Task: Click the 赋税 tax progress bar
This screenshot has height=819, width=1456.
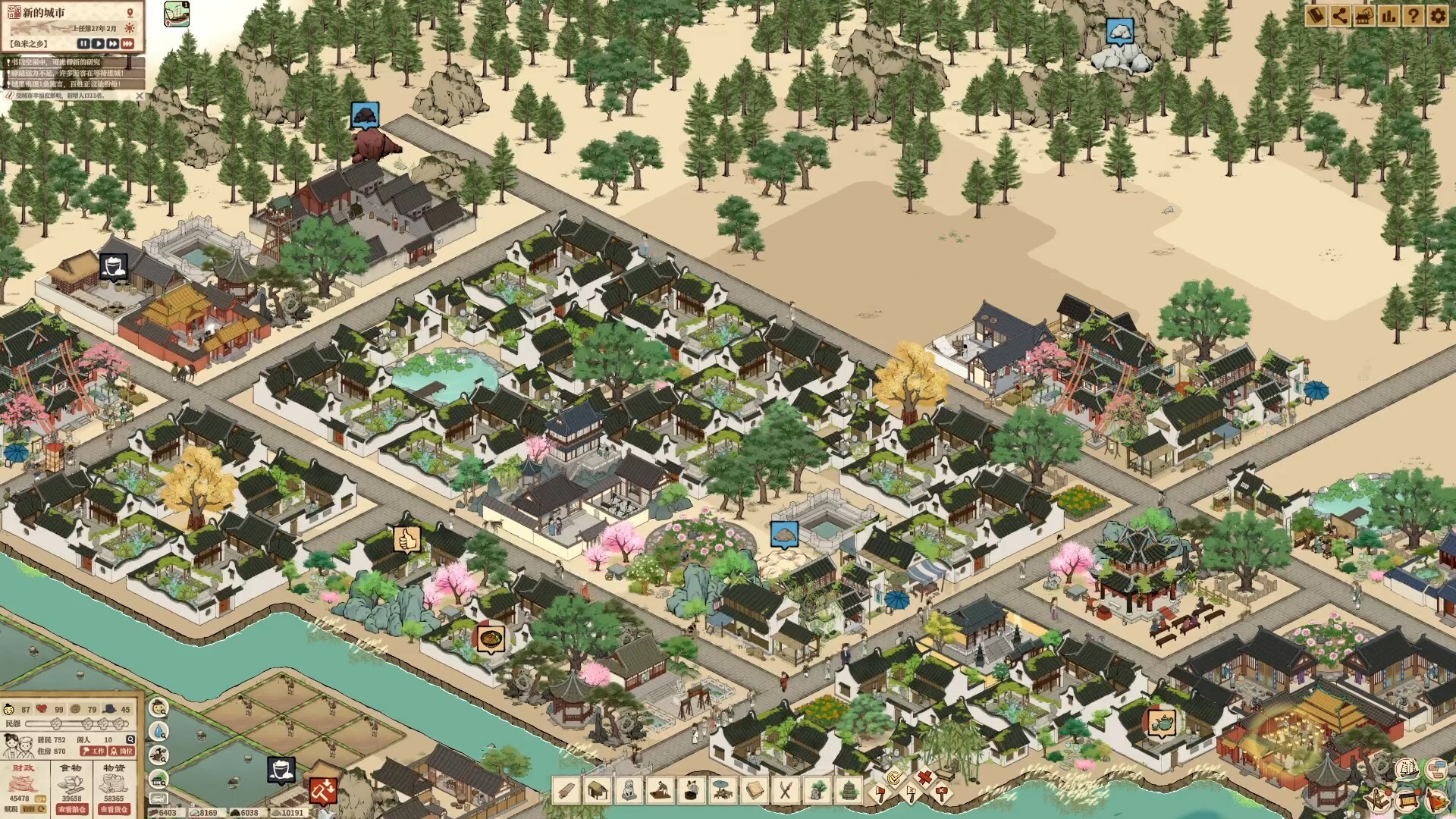Action: point(34,809)
